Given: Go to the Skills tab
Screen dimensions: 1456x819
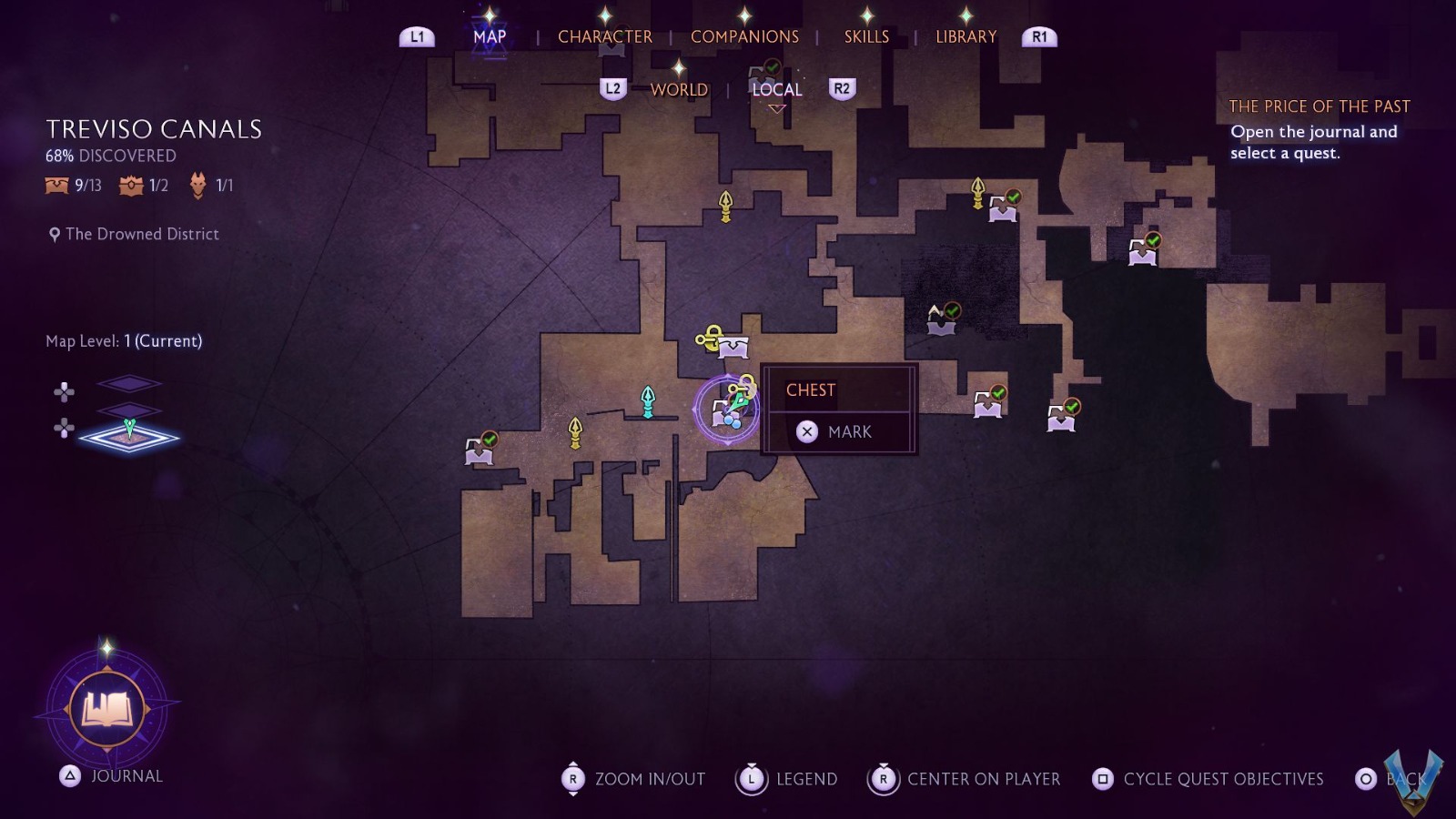Looking at the screenshot, I should tap(866, 36).
